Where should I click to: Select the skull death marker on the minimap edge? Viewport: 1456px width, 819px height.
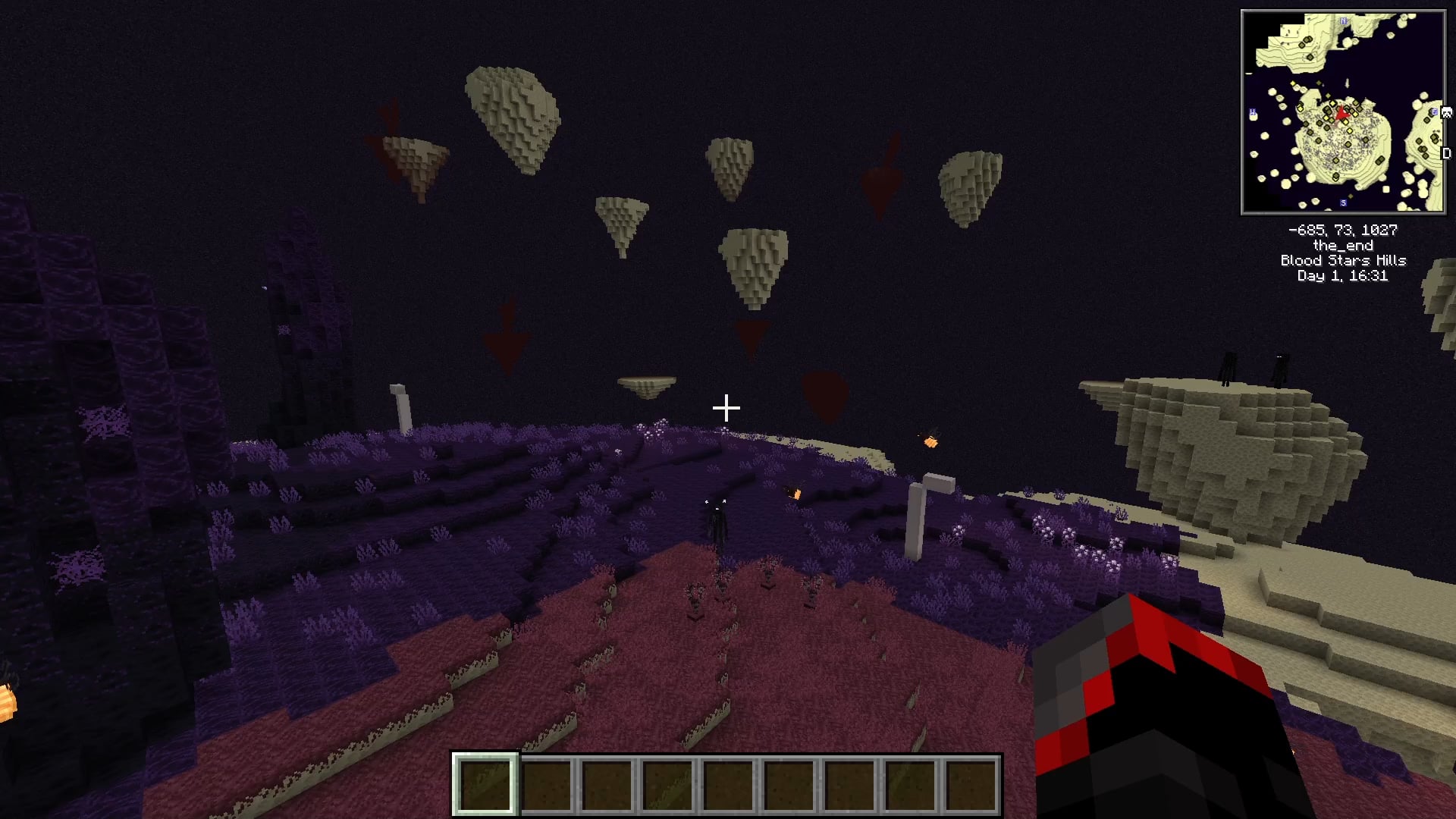click(x=1446, y=113)
